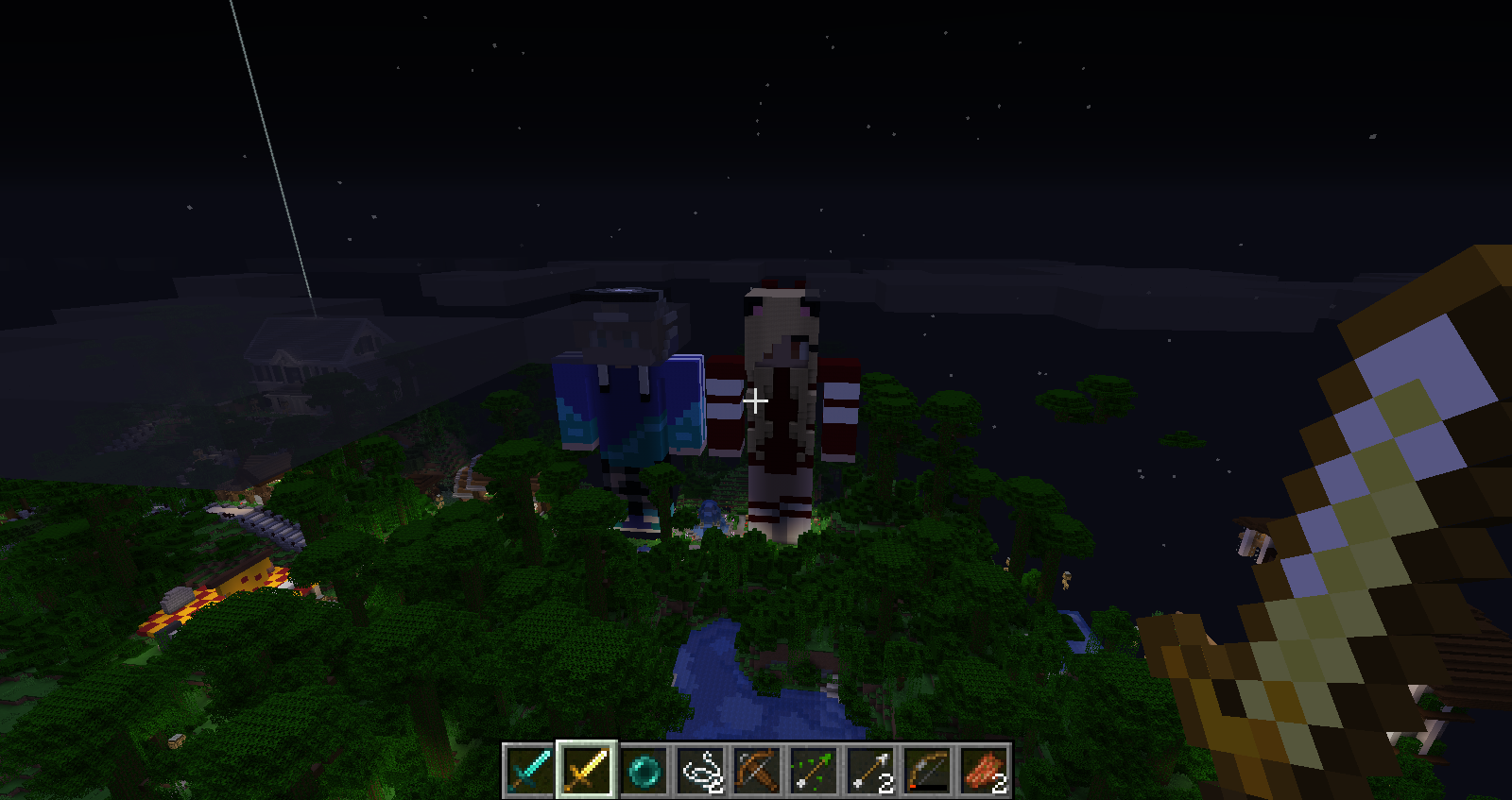Switch to the crossbow slot
This screenshot has width=1512, height=800.
(x=757, y=771)
